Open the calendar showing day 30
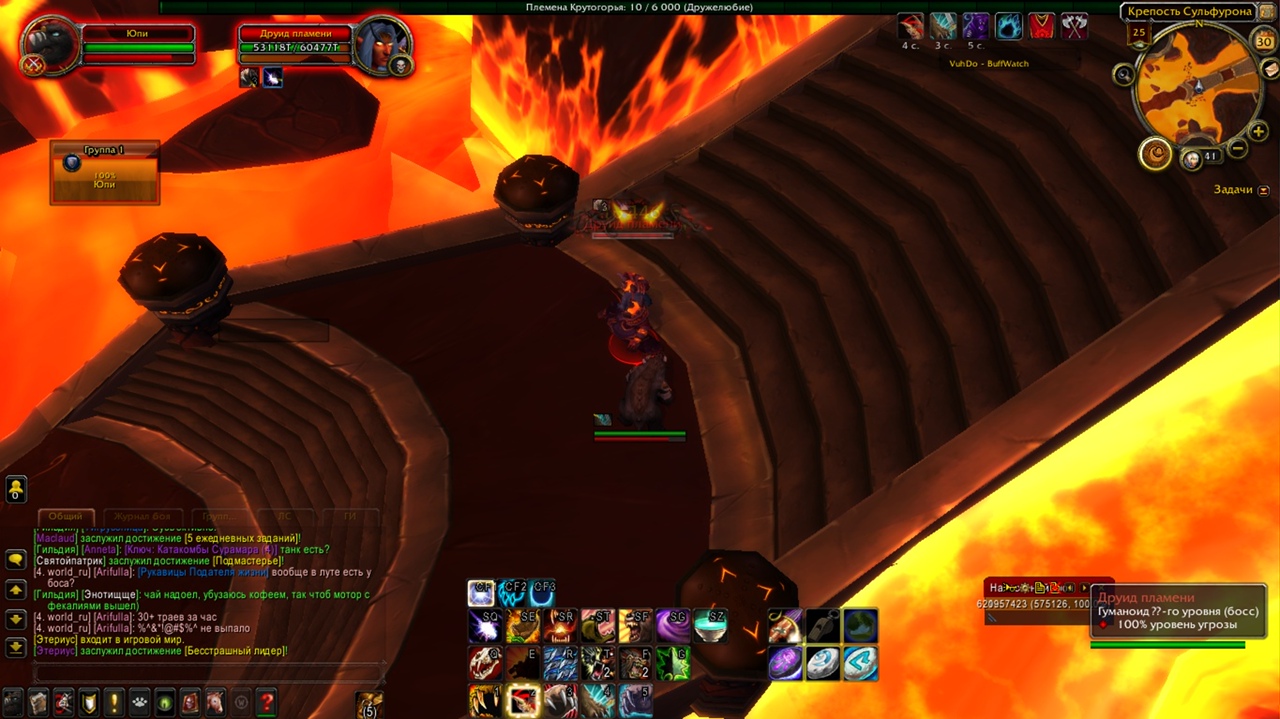Image resolution: width=1280 pixels, height=719 pixels. [x=1264, y=42]
